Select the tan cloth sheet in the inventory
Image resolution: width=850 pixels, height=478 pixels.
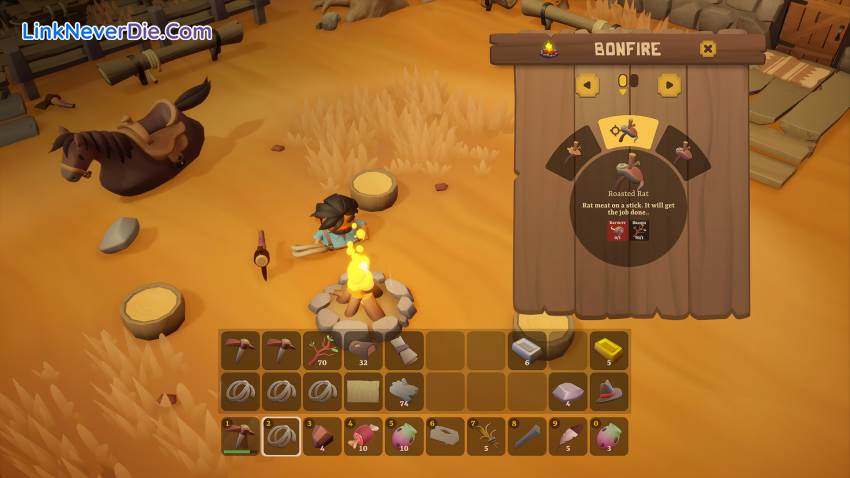(x=363, y=392)
